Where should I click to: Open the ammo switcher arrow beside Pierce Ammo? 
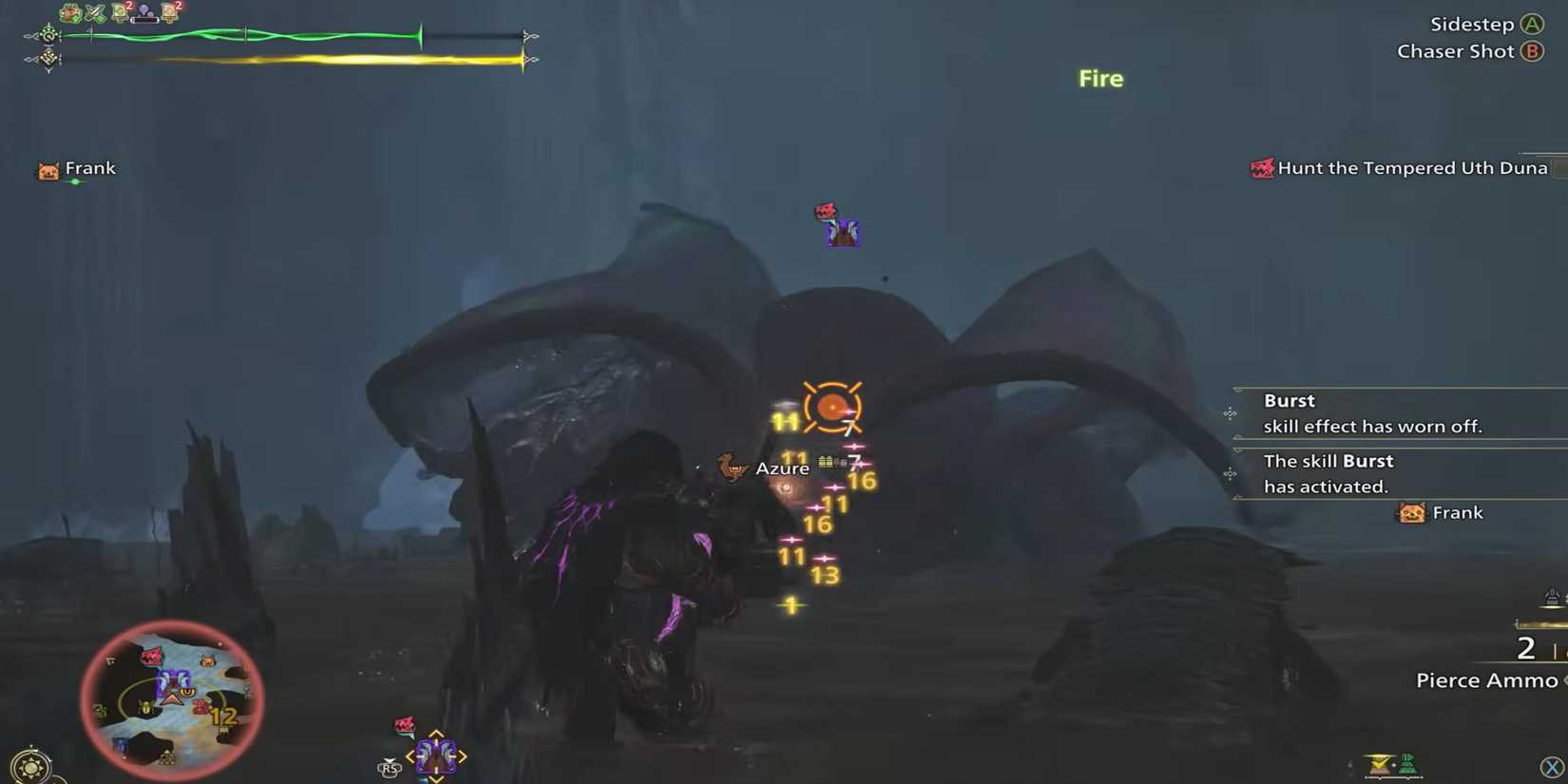[1562, 680]
